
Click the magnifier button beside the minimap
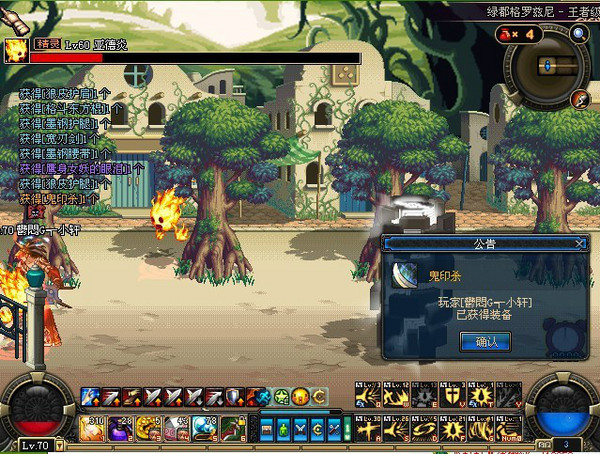[x=579, y=33]
